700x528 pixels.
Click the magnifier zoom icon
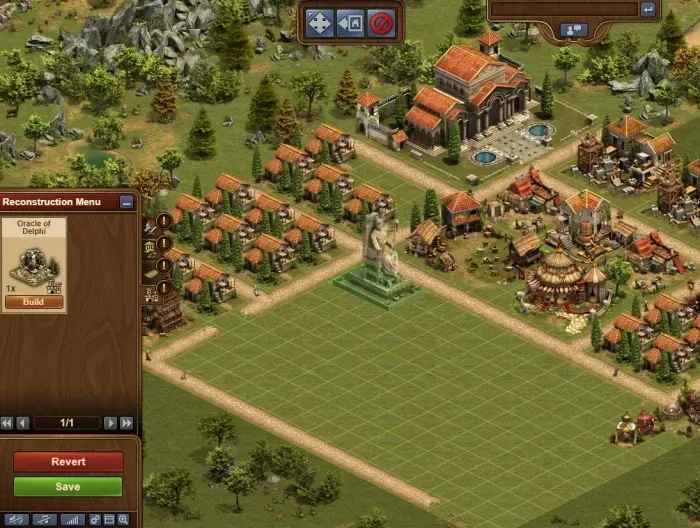(x=123, y=520)
